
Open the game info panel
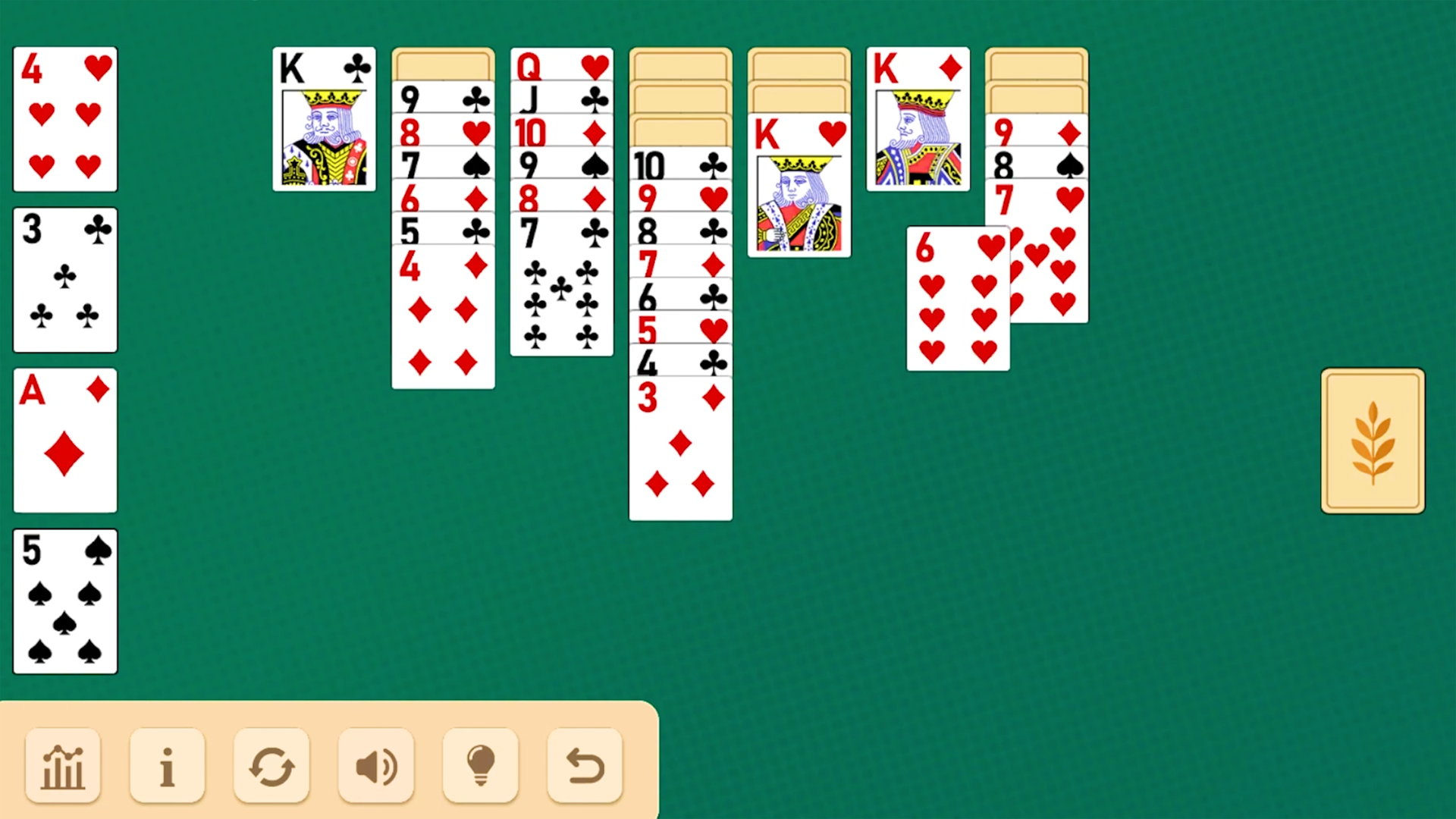(167, 764)
